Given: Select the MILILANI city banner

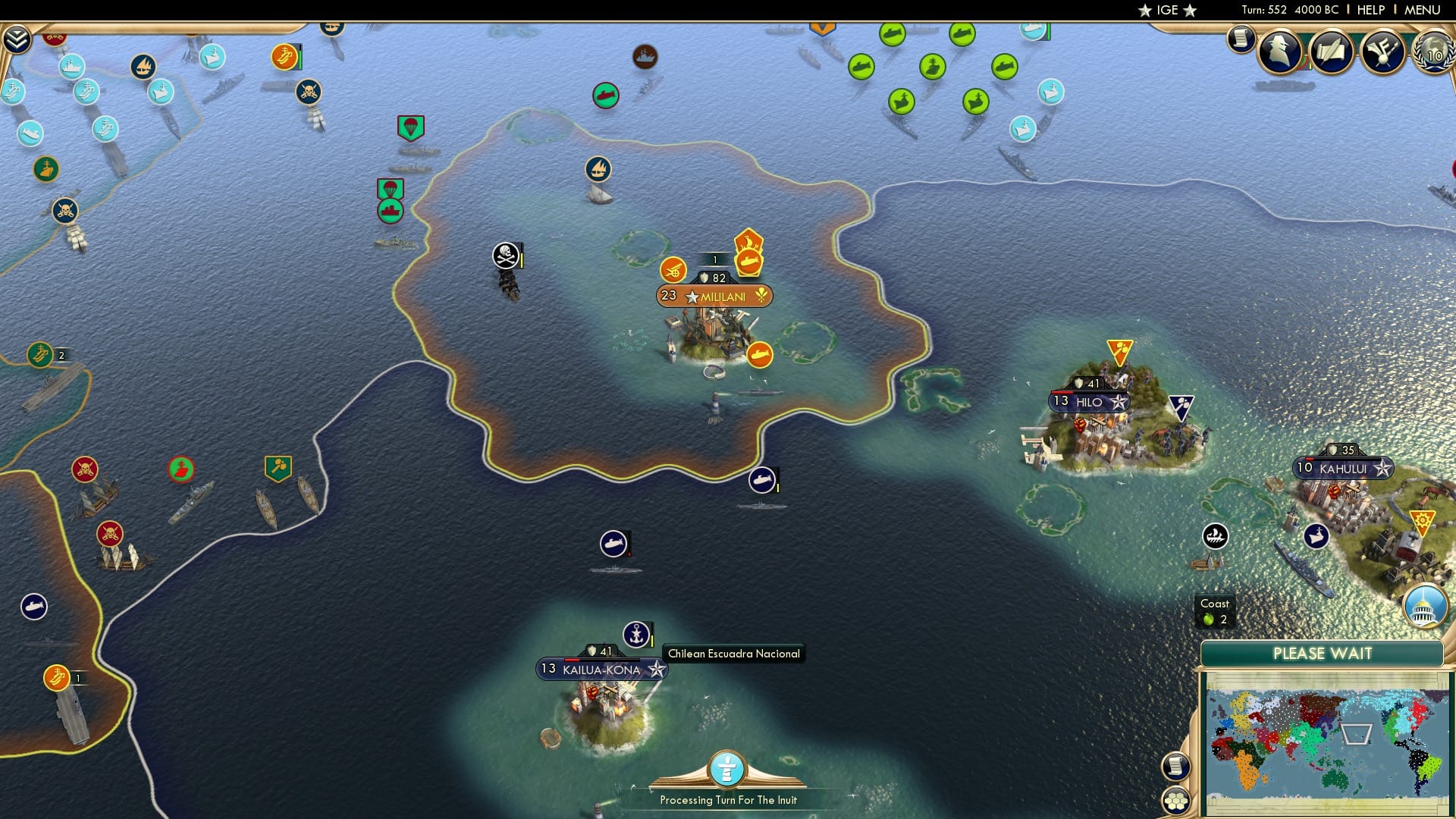Looking at the screenshot, I should pyautogui.click(x=713, y=296).
